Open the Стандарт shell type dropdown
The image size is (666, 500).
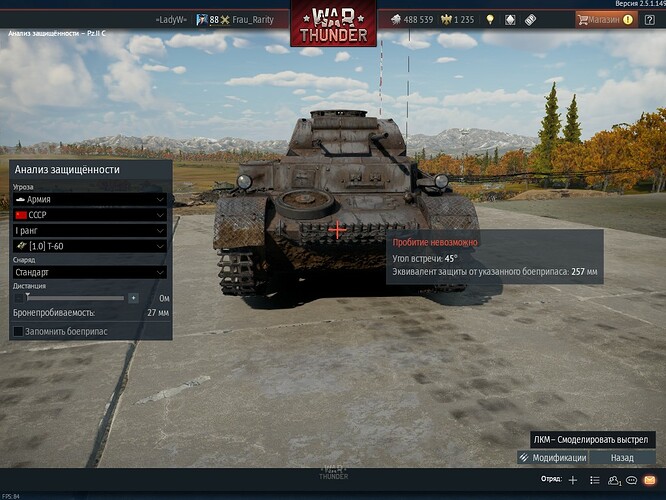click(88, 272)
